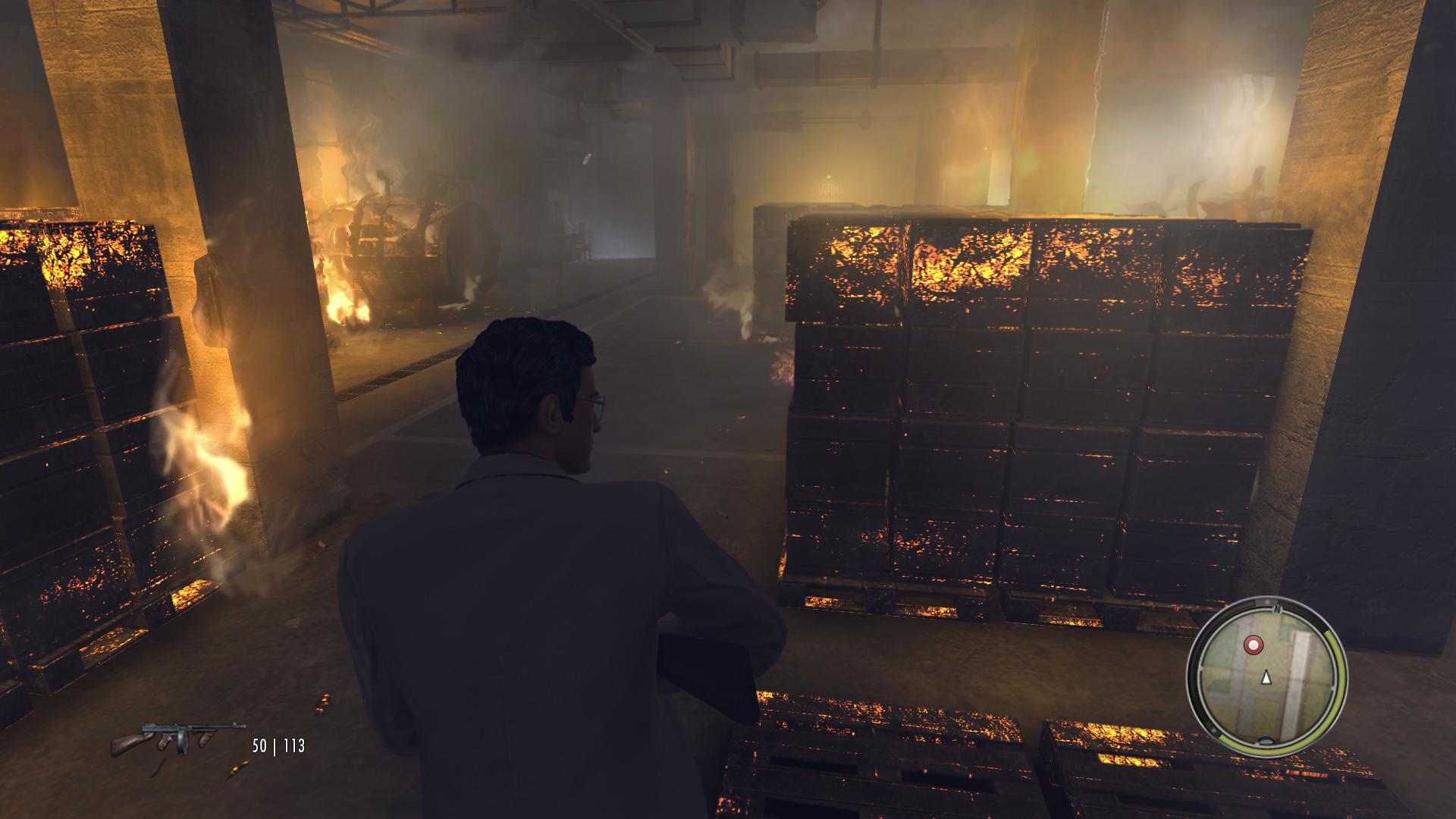
Task: Click the white player arrow on minimap
Action: point(1265,678)
